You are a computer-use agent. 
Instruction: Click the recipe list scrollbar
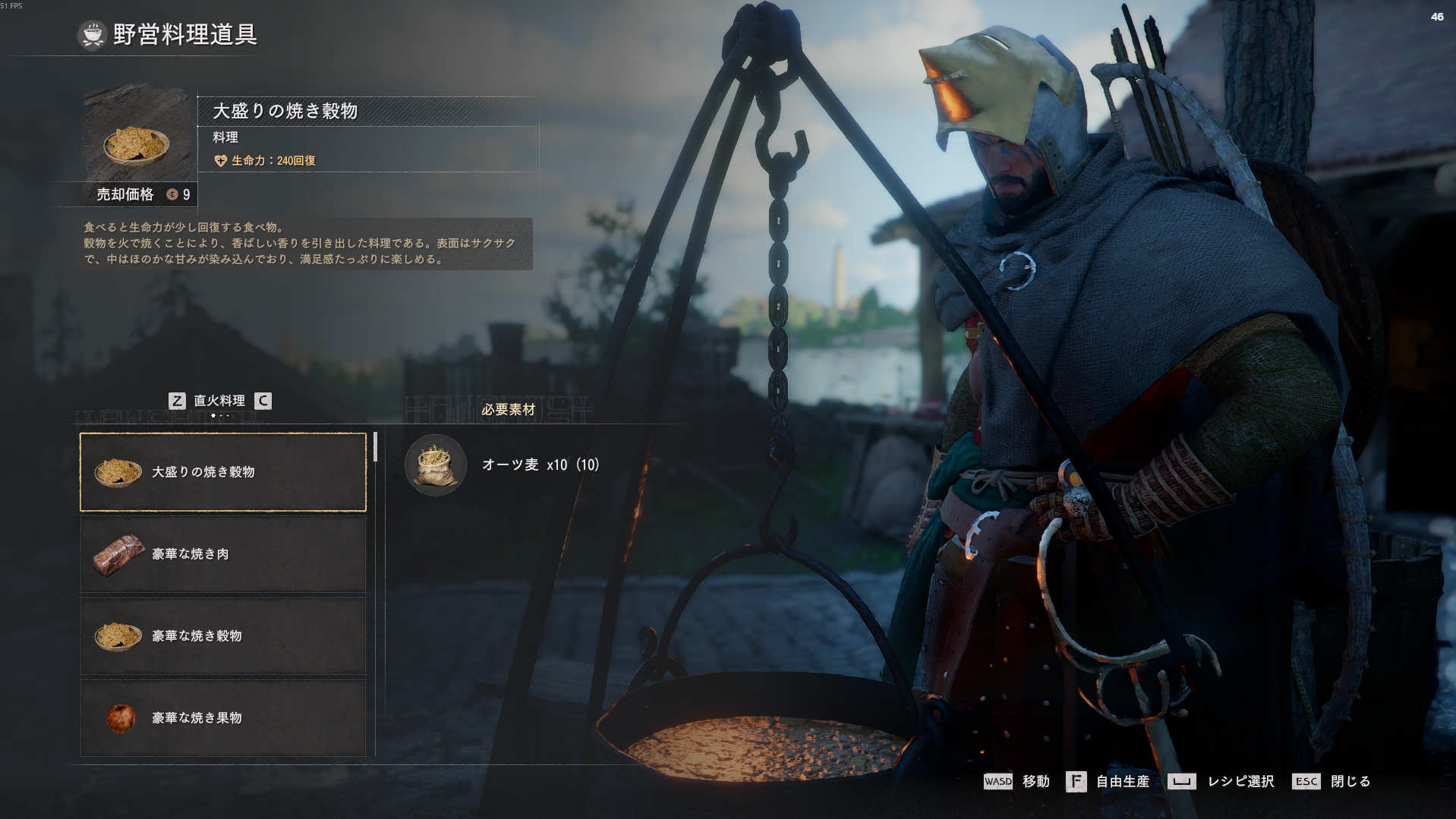coord(375,448)
